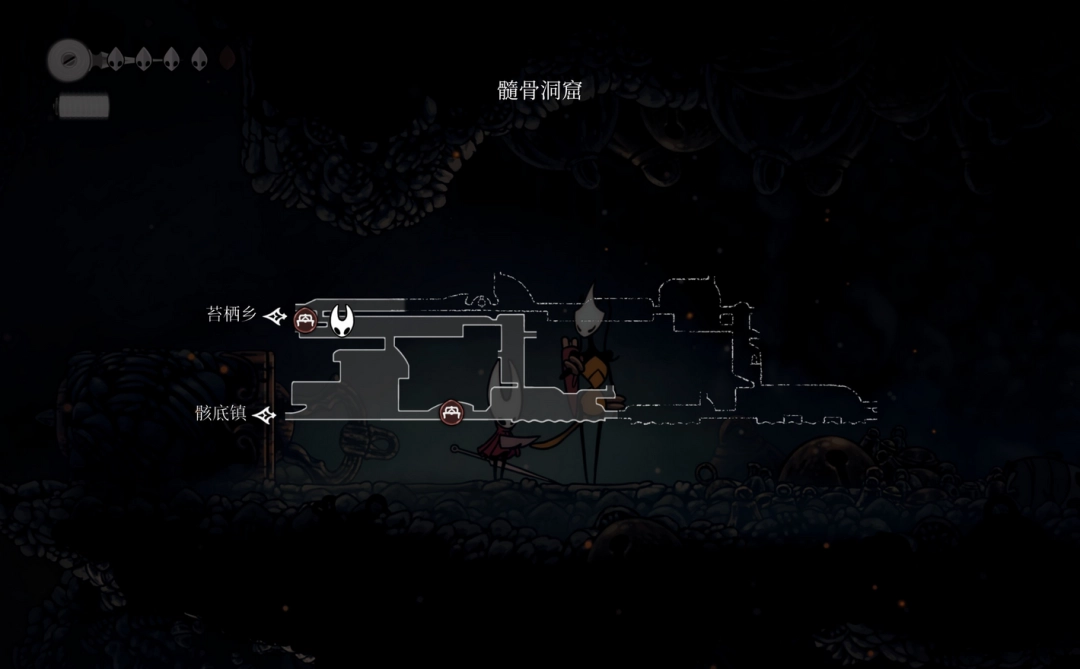Click the 髓骨洞窟 area title
The width and height of the screenshot is (1080, 669).
tap(540, 91)
